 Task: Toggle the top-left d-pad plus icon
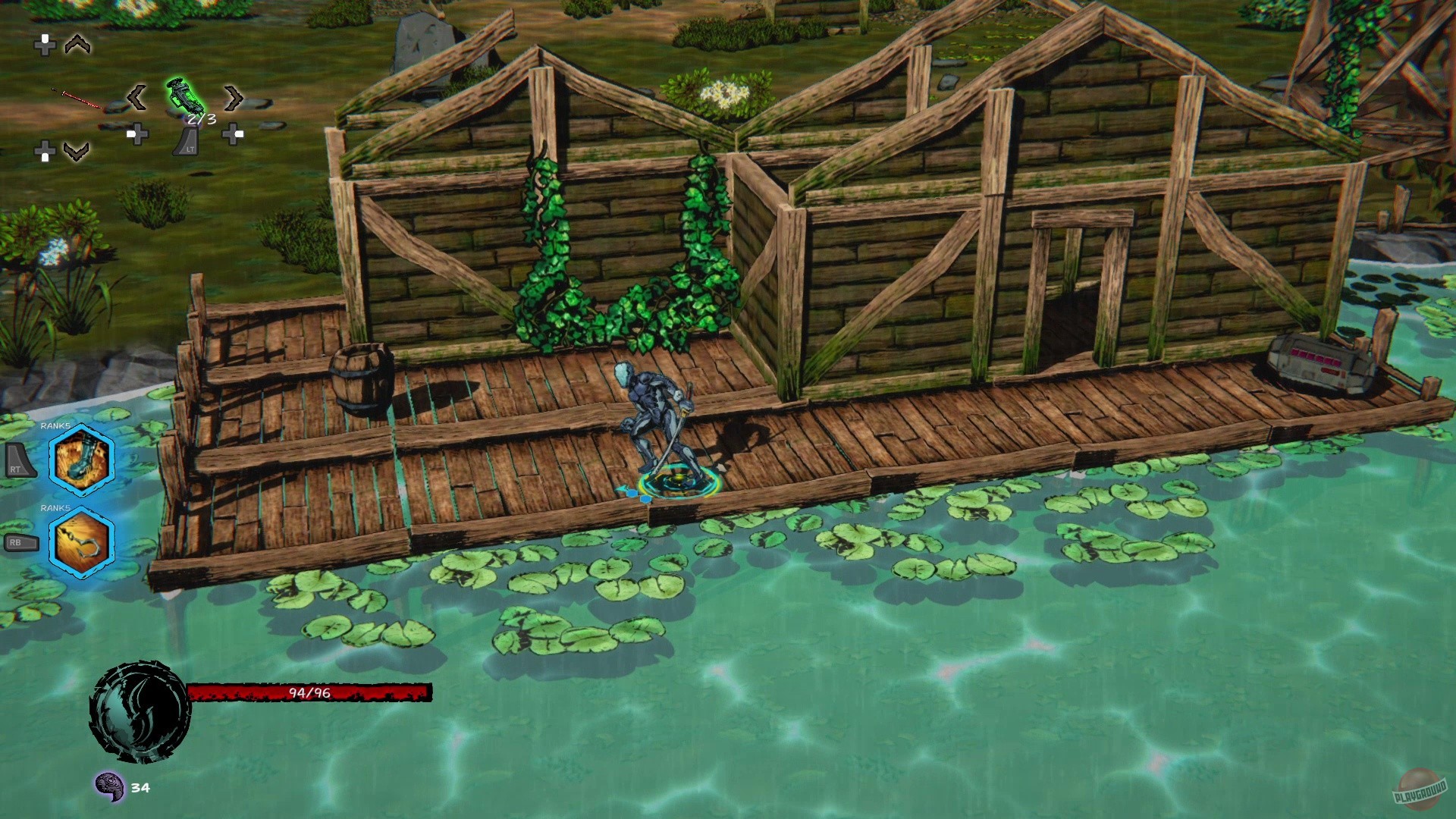point(45,47)
